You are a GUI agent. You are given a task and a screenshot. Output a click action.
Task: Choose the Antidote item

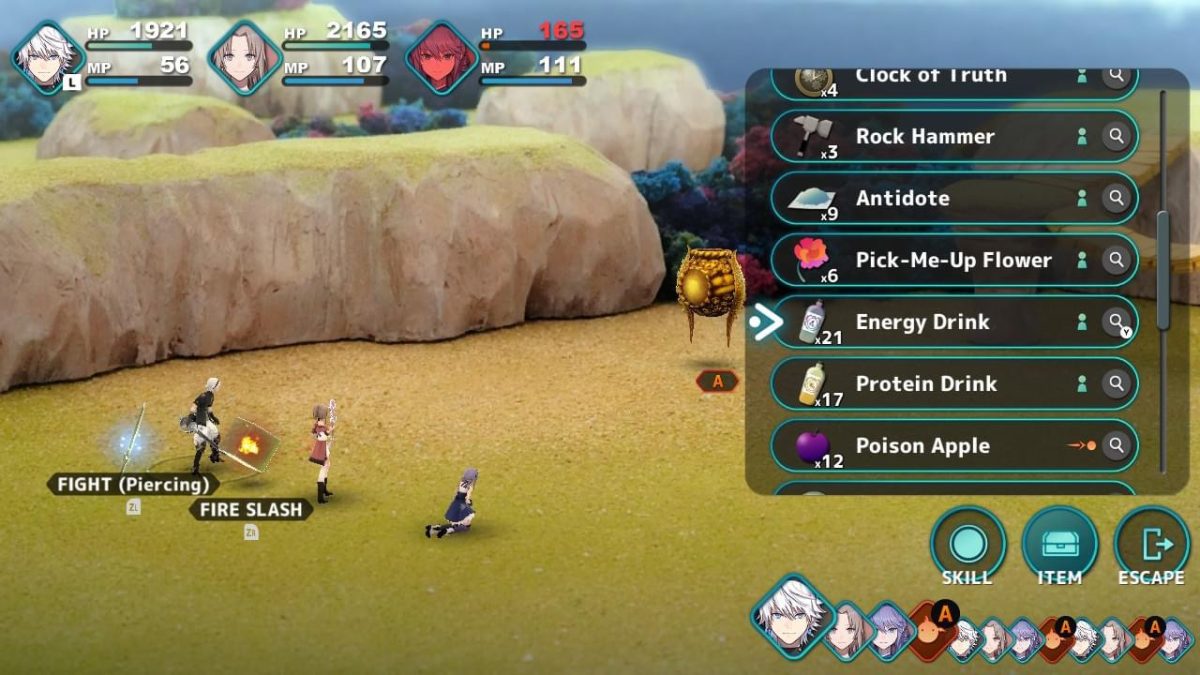(903, 198)
